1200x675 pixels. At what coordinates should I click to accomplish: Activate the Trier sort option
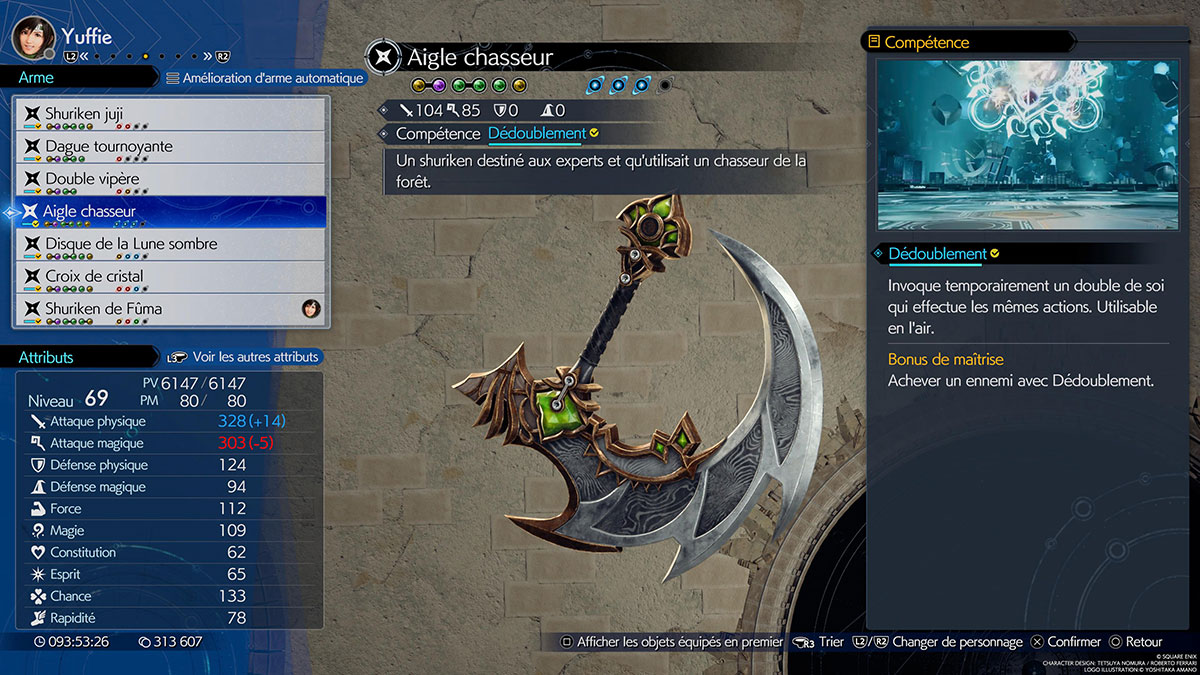[x=821, y=642]
